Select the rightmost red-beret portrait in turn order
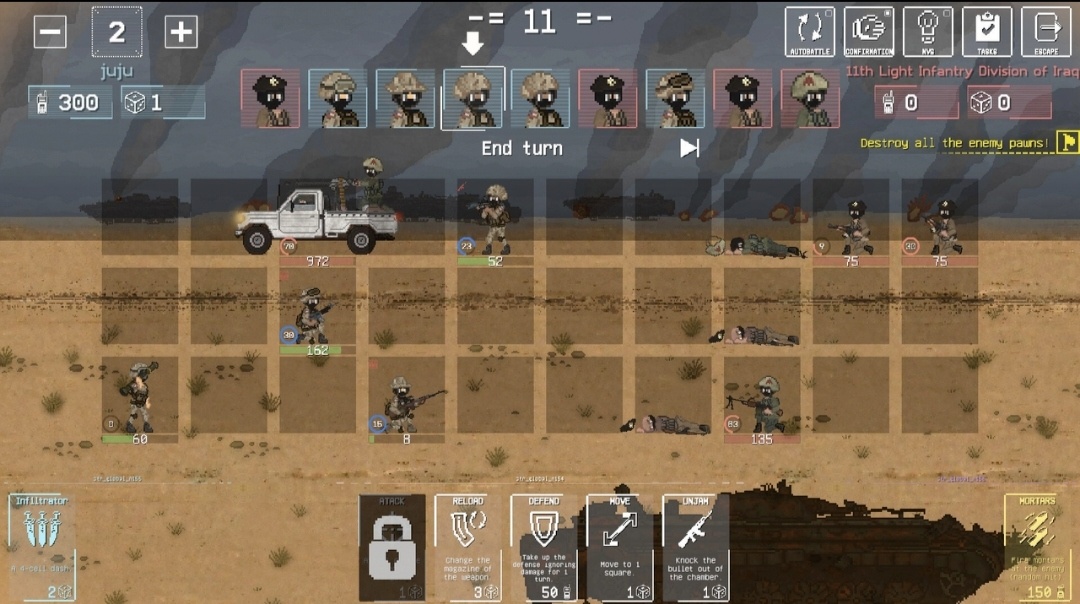 tap(810, 98)
